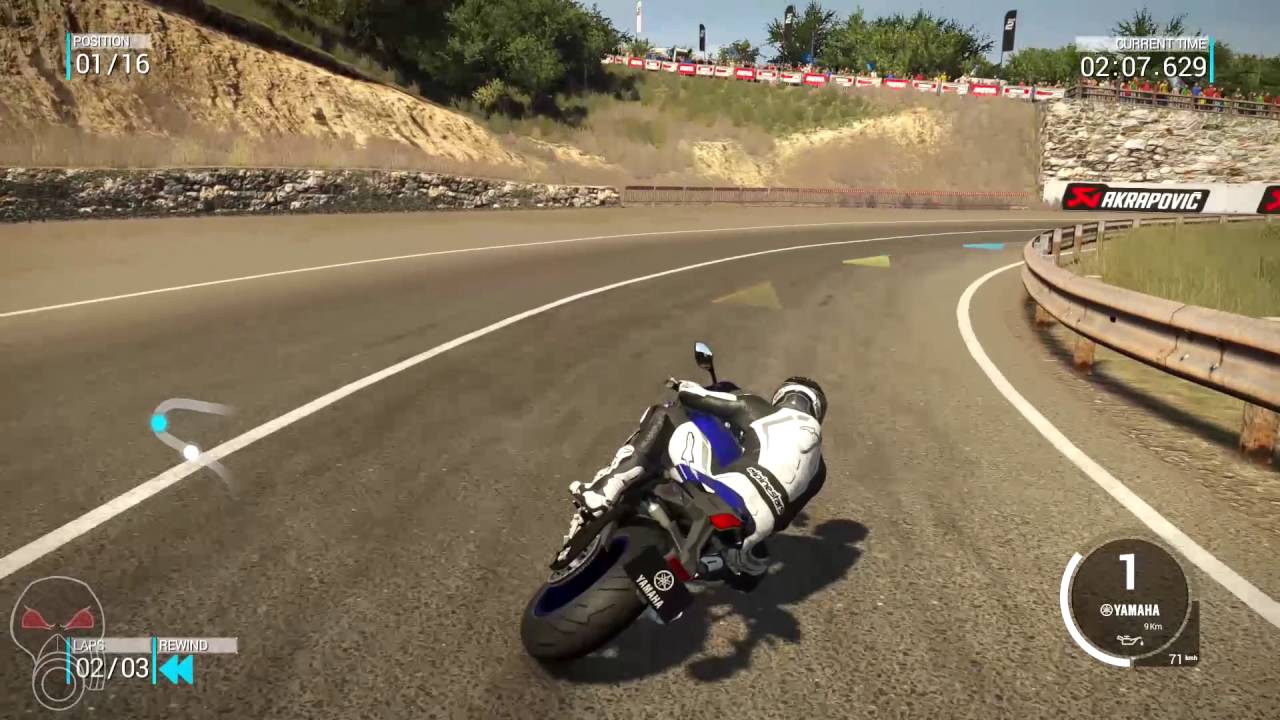Image resolution: width=1280 pixels, height=720 pixels.
Task: Select the REWIND label tab
Action: point(185,646)
